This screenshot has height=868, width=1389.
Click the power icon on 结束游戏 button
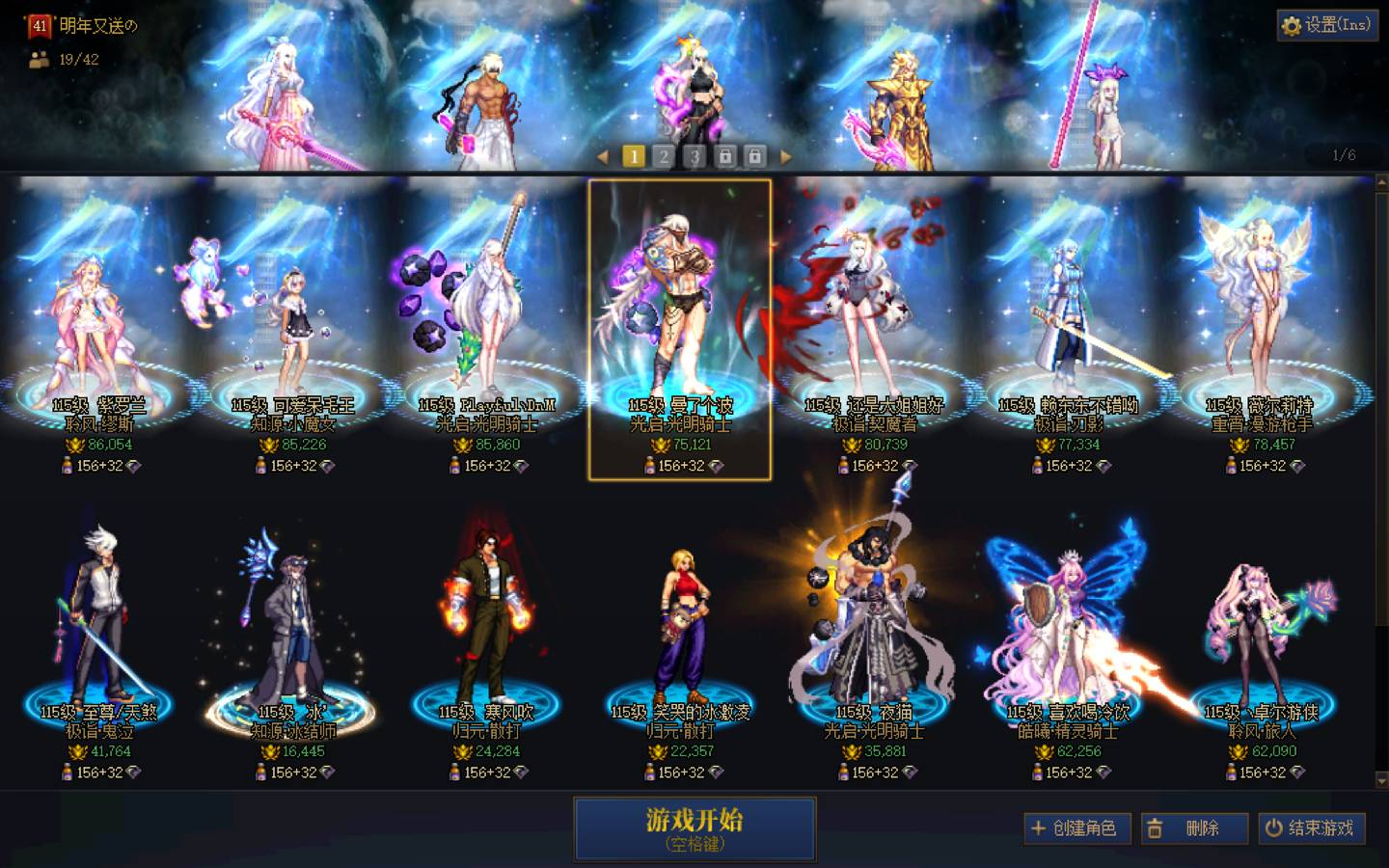point(1274,827)
